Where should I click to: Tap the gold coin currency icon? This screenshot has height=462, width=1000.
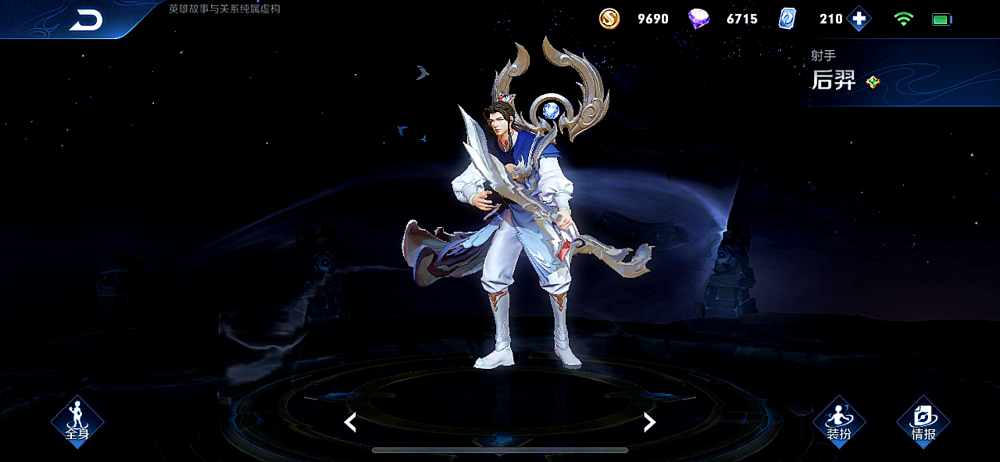point(609,18)
